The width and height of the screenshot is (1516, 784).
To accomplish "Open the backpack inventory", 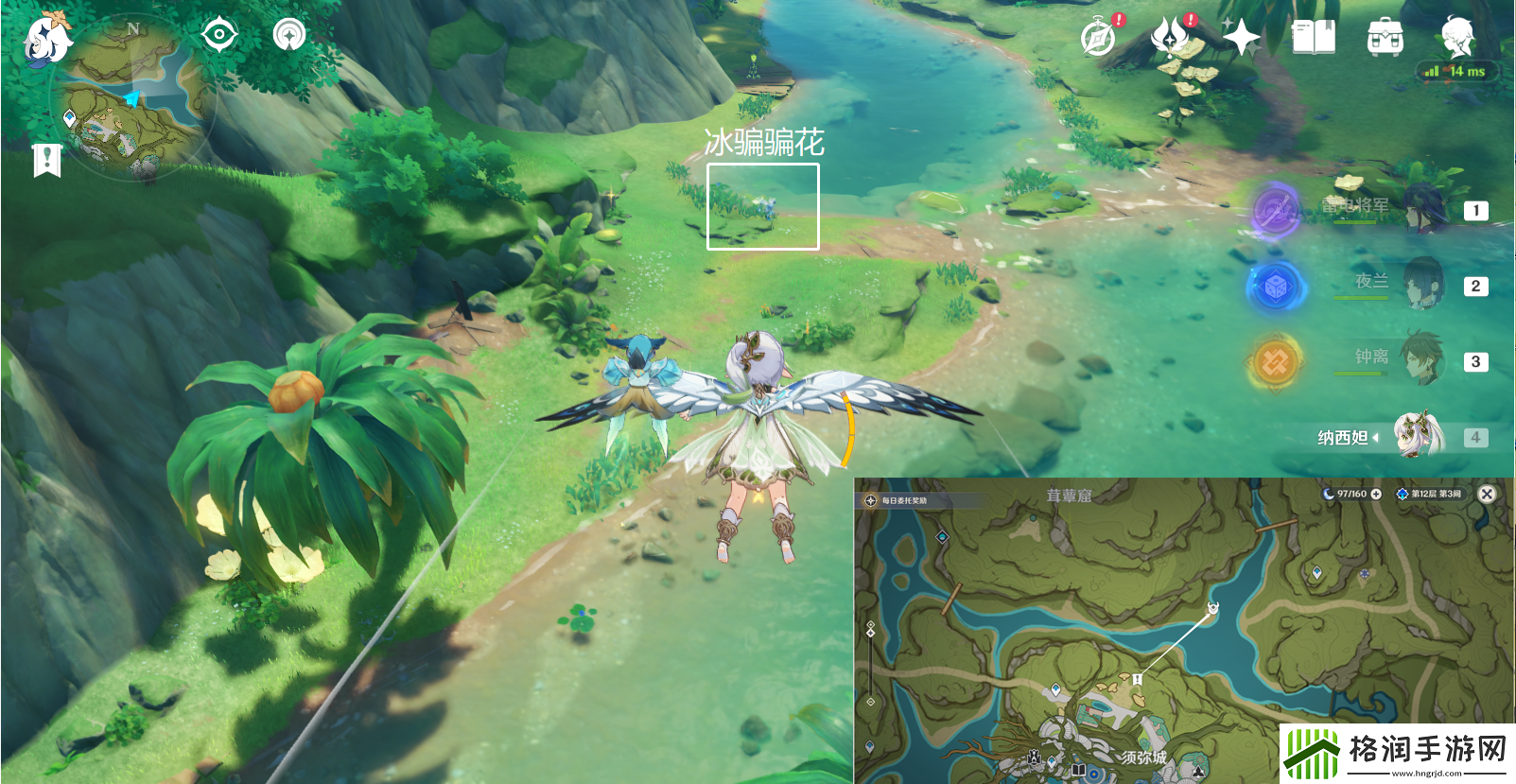I will pyautogui.click(x=1385, y=39).
